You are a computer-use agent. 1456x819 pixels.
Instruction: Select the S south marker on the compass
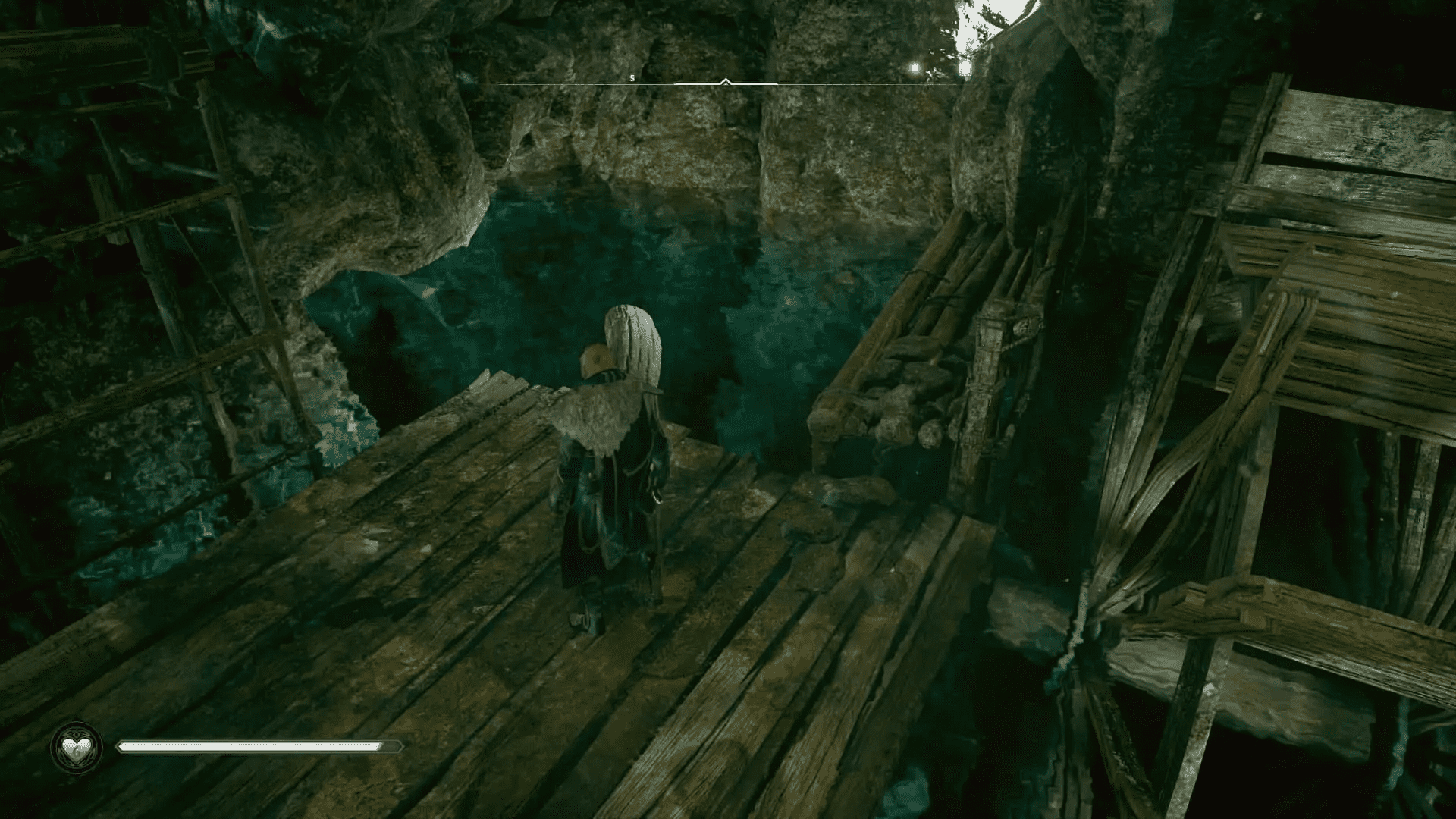[x=632, y=77]
